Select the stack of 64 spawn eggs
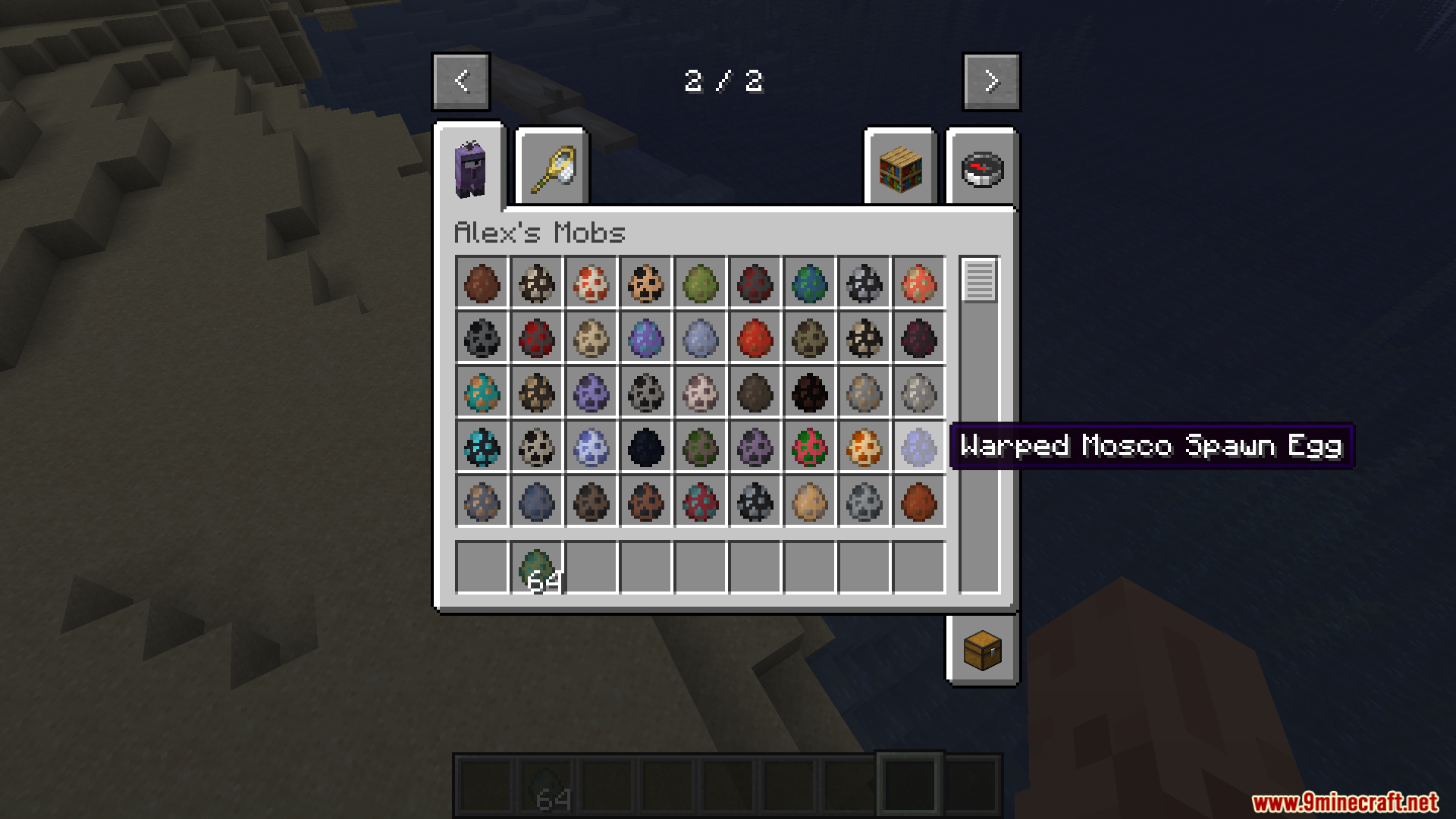This screenshot has width=1456, height=819. click(537, 568)
